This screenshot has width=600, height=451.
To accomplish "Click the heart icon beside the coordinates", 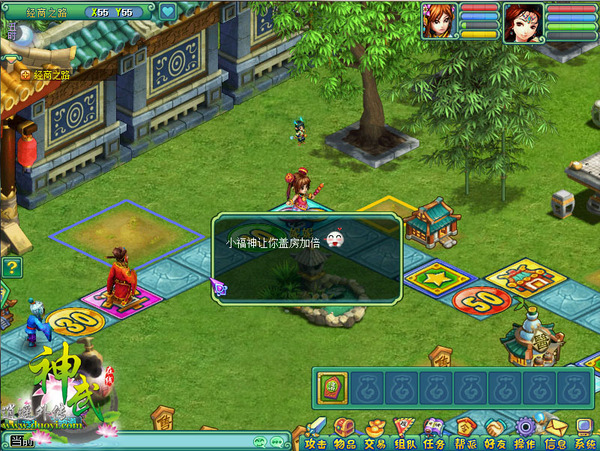I will [168, 12].
